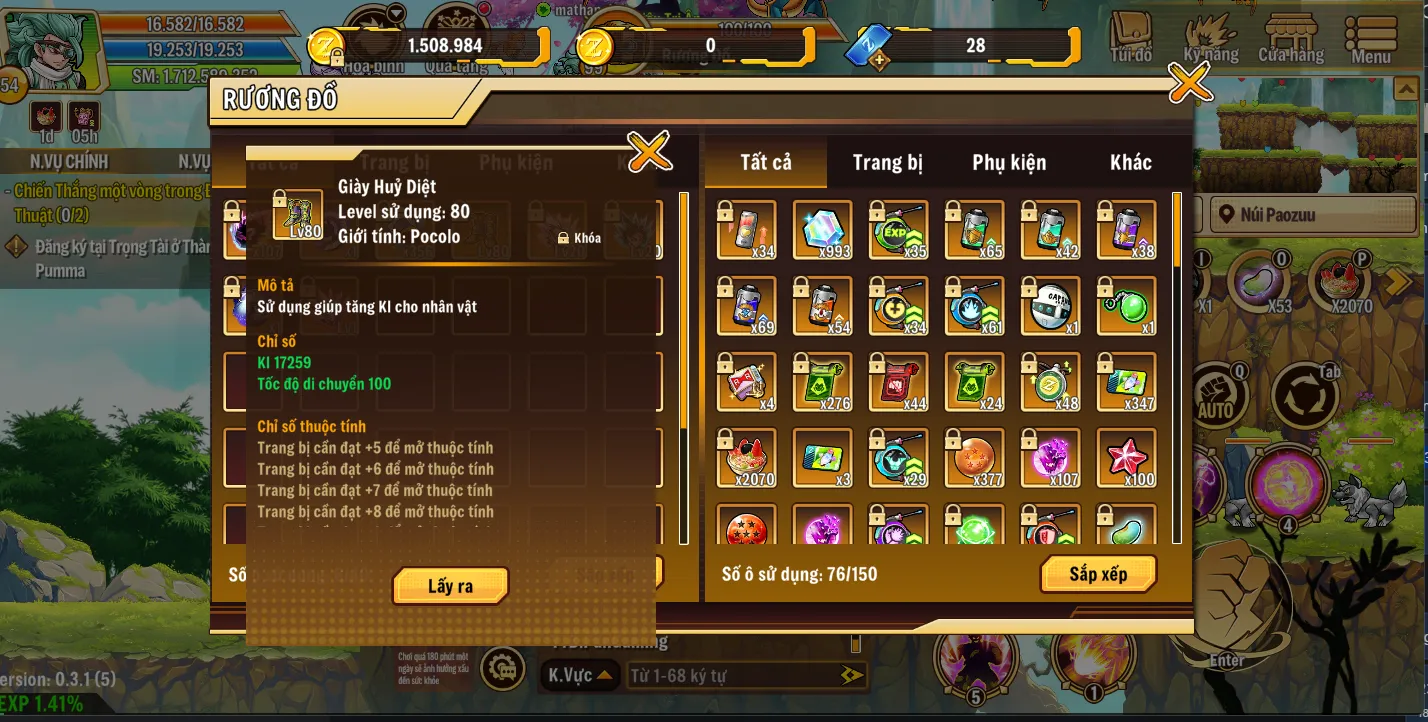The image size is (1428, 722).
Task: Switch to the Phụ kiện tab
Action: [x=1011, y=162]
